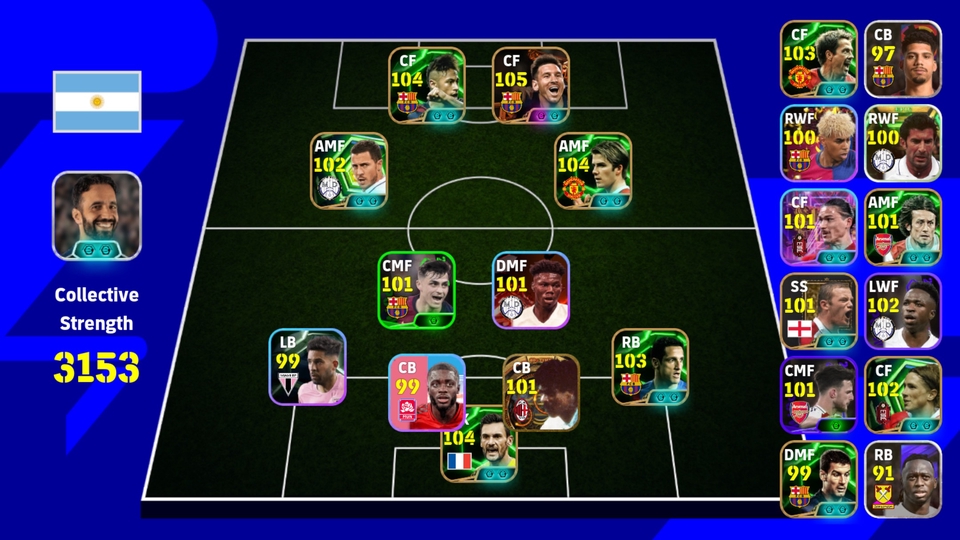Select the pink CB 99 card
This screenshot has height=540, width=960.
[x=427, y=393]
